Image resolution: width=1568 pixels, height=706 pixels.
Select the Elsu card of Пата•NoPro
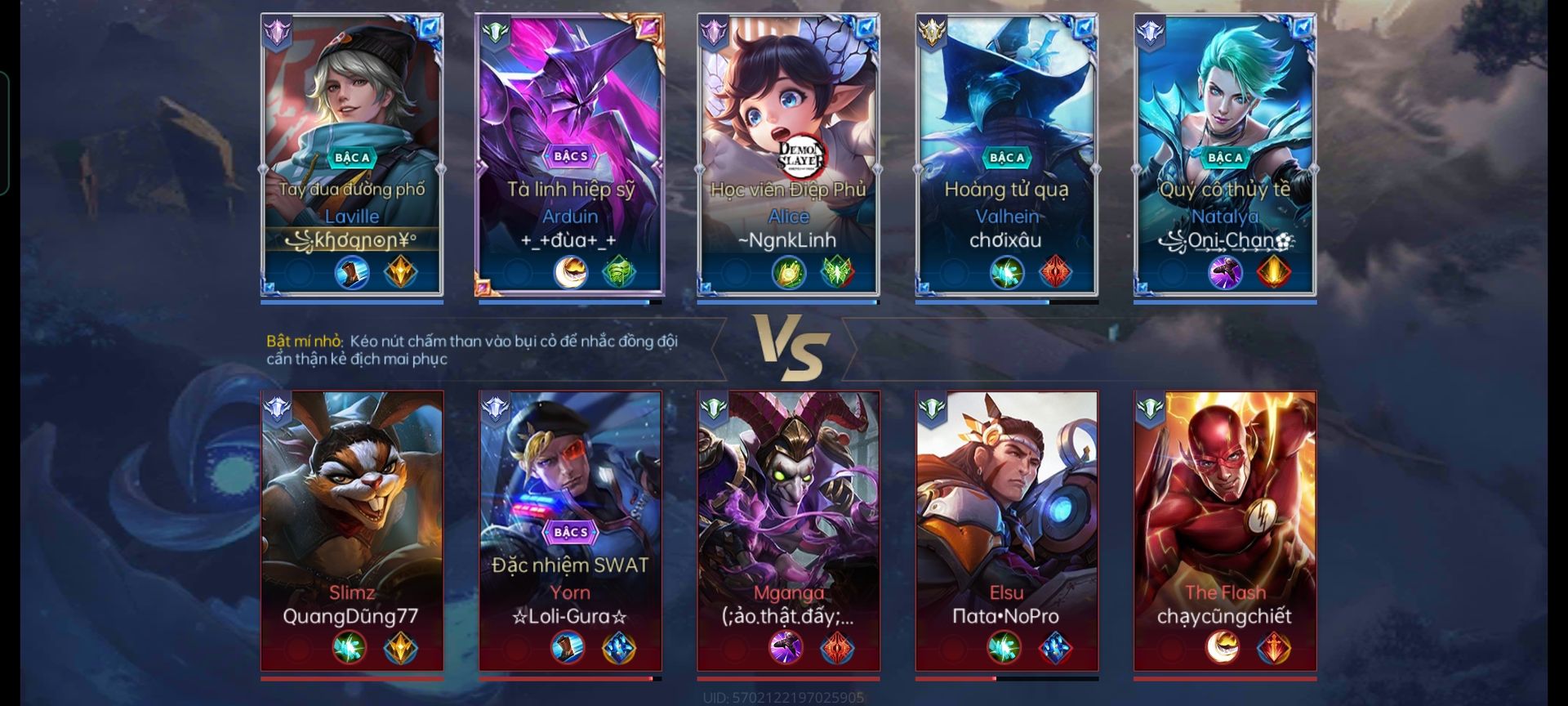[x=1006, y=529]
